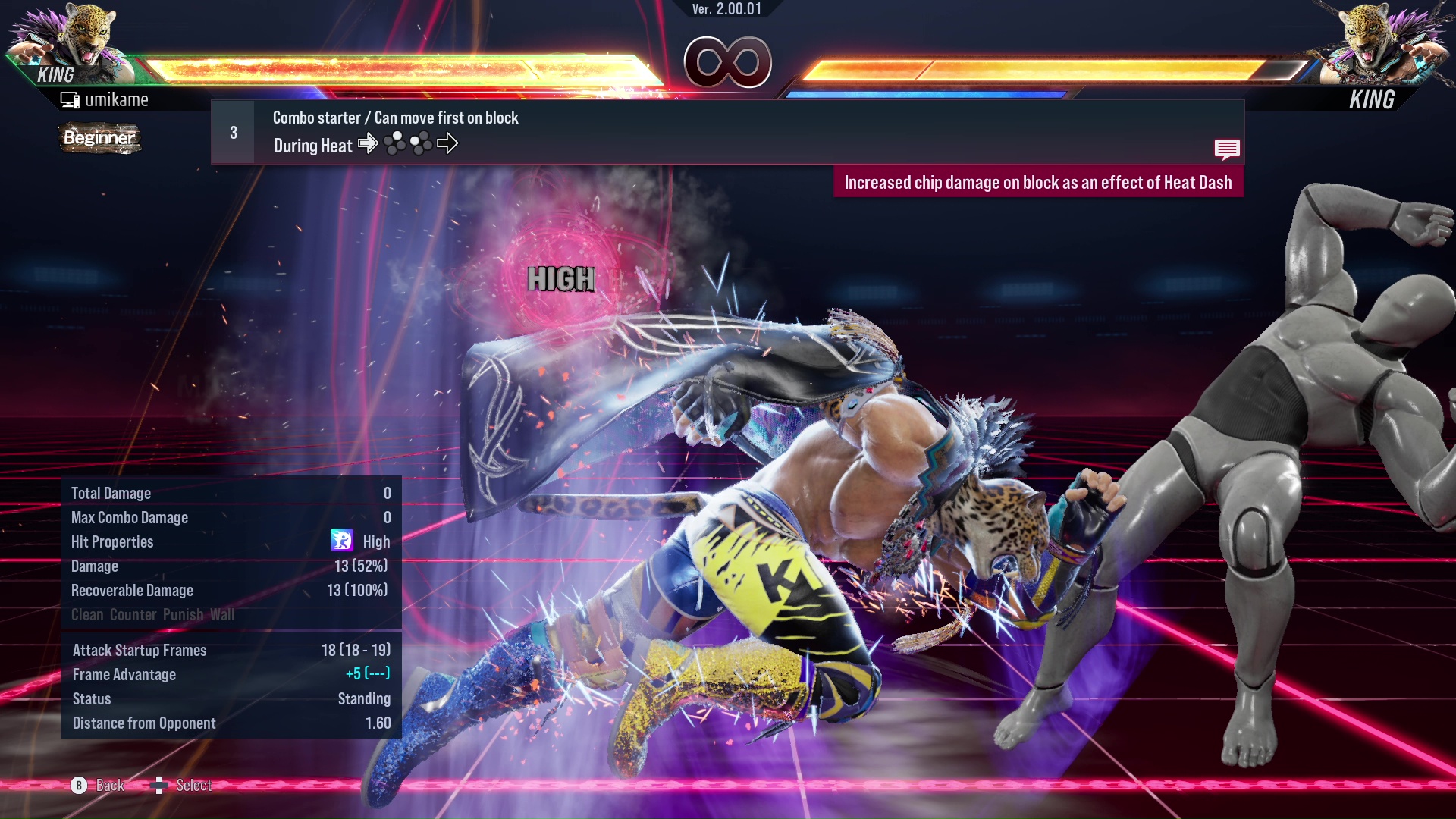Click the Punish property label

[x=180, y=615]
